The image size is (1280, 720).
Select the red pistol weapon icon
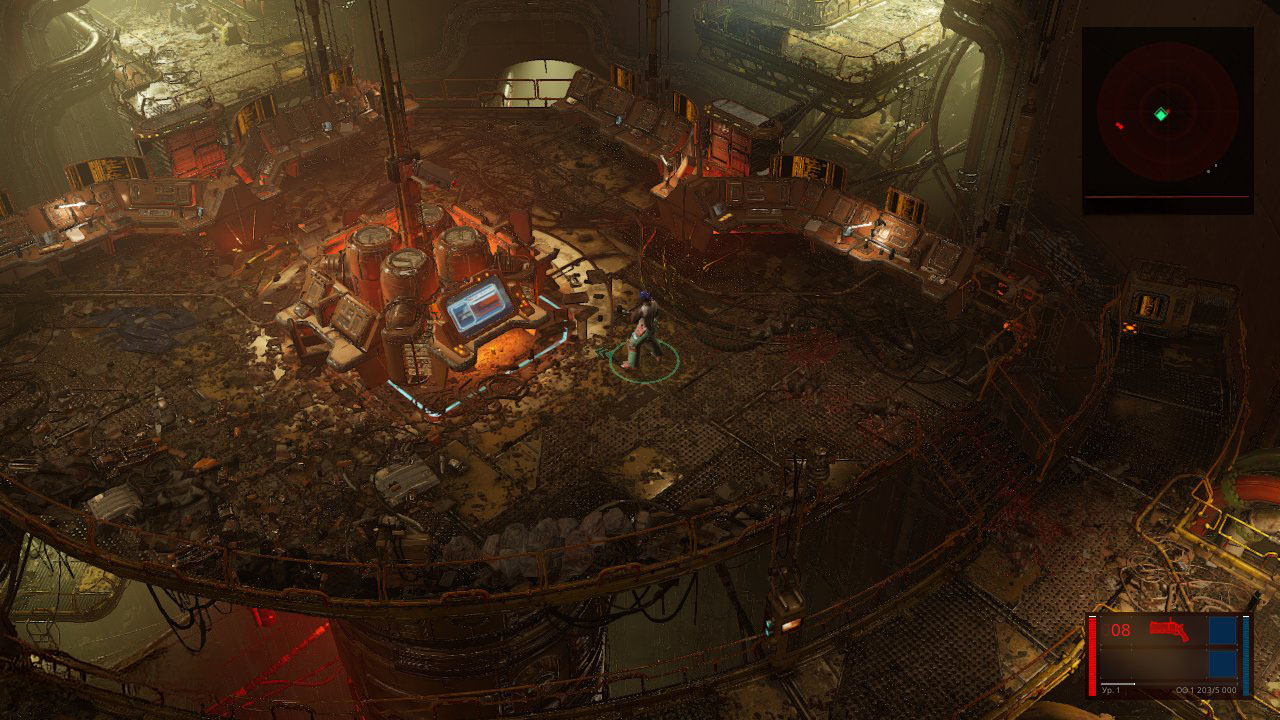coord(1167,630)
